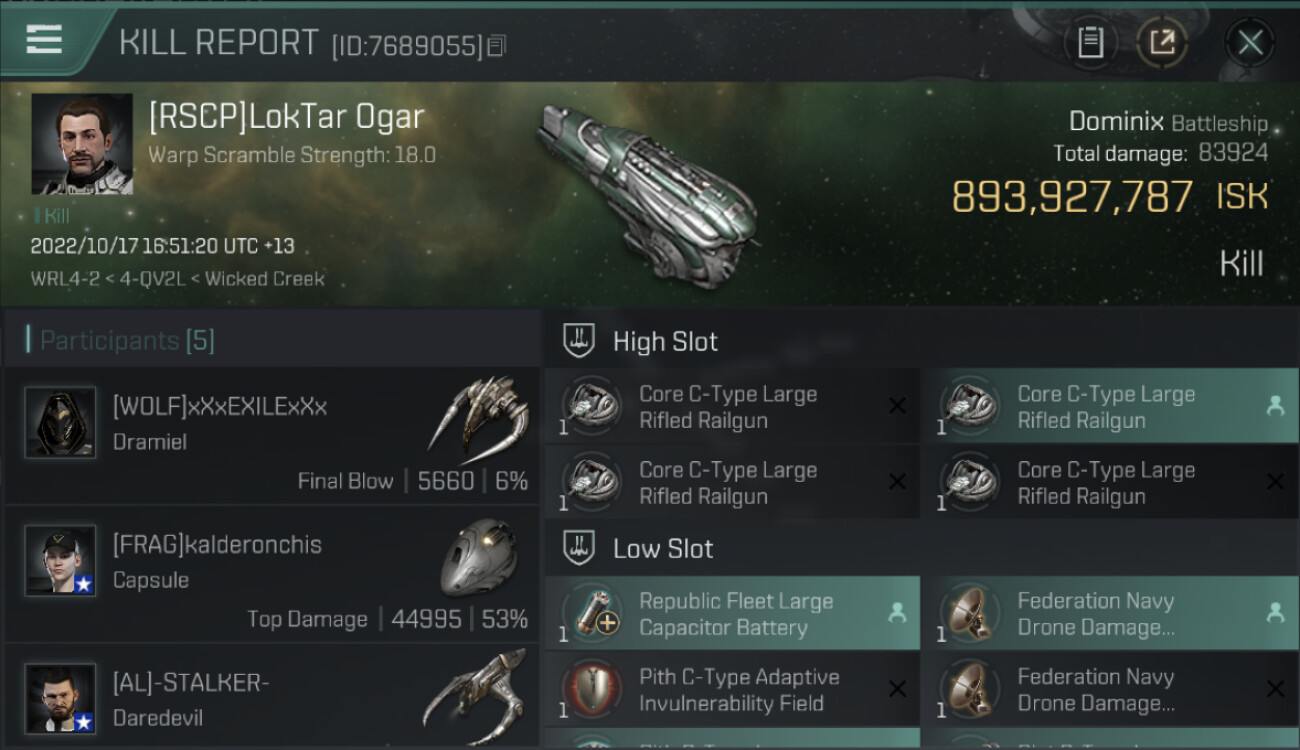Open the hamburger menu
The image size is (1300, 750).
[44, 40]
